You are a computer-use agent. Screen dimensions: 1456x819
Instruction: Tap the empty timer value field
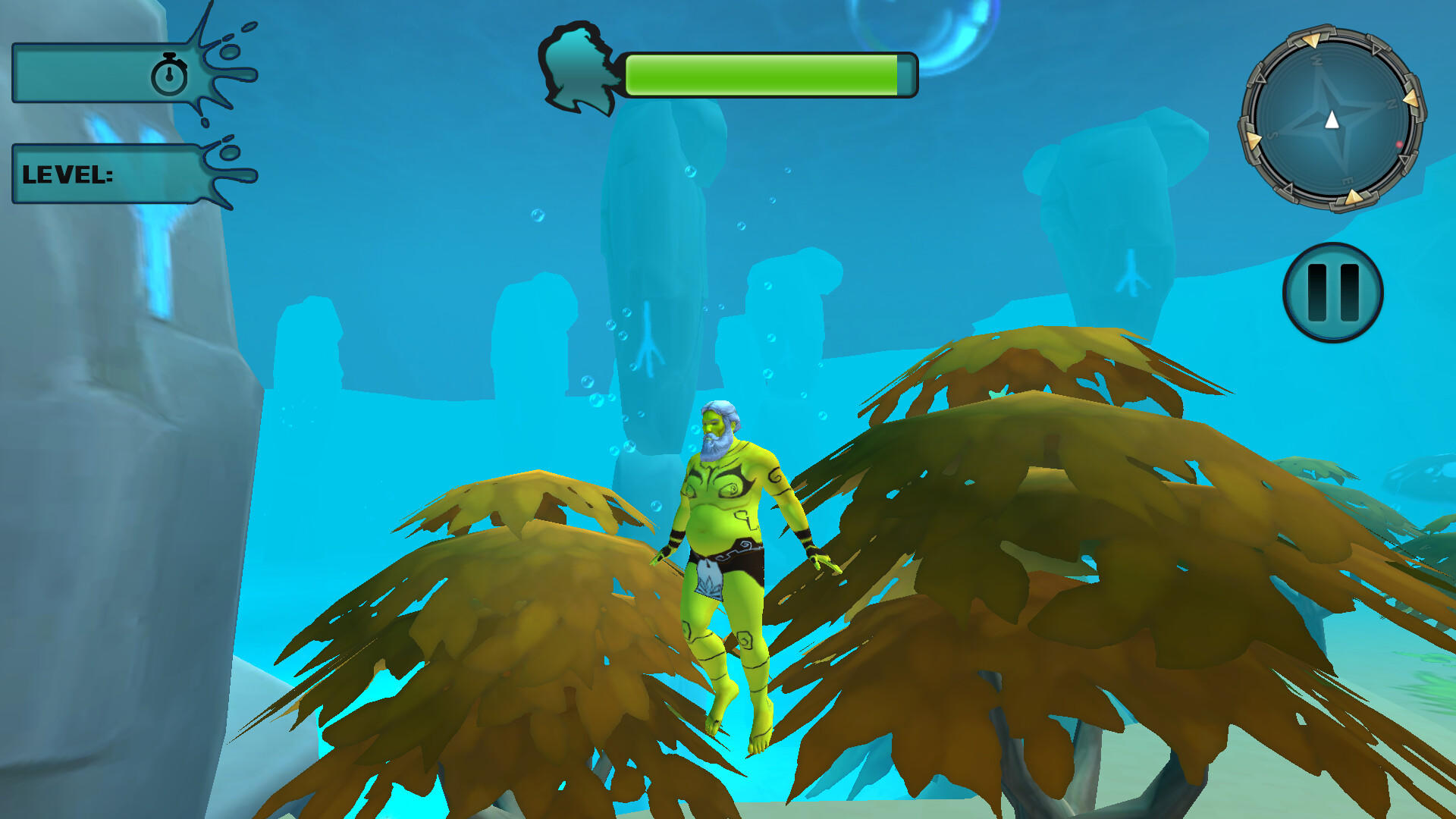pos(83,74)
